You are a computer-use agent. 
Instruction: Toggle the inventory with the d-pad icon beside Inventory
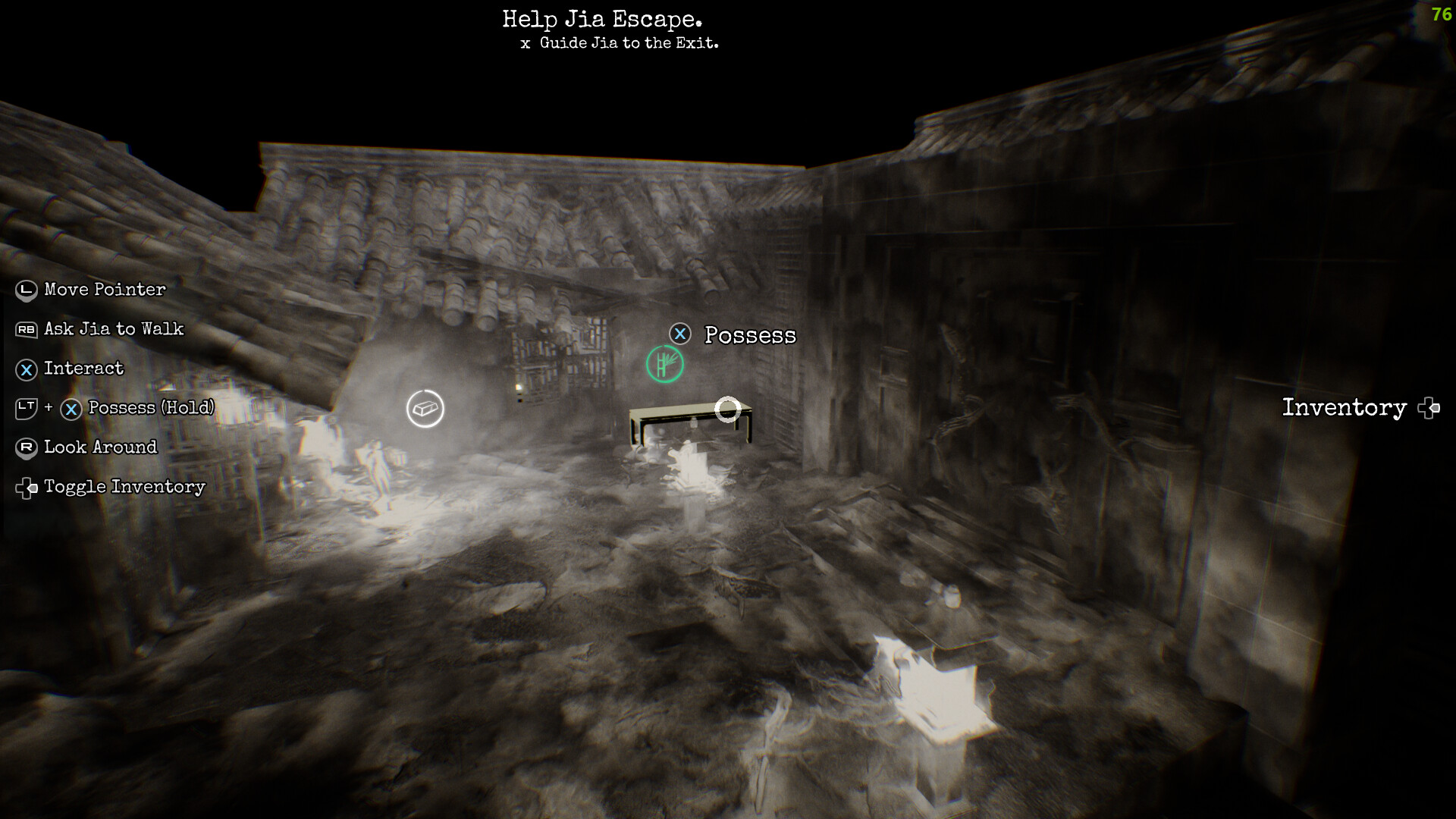[x=1430, y=409]
